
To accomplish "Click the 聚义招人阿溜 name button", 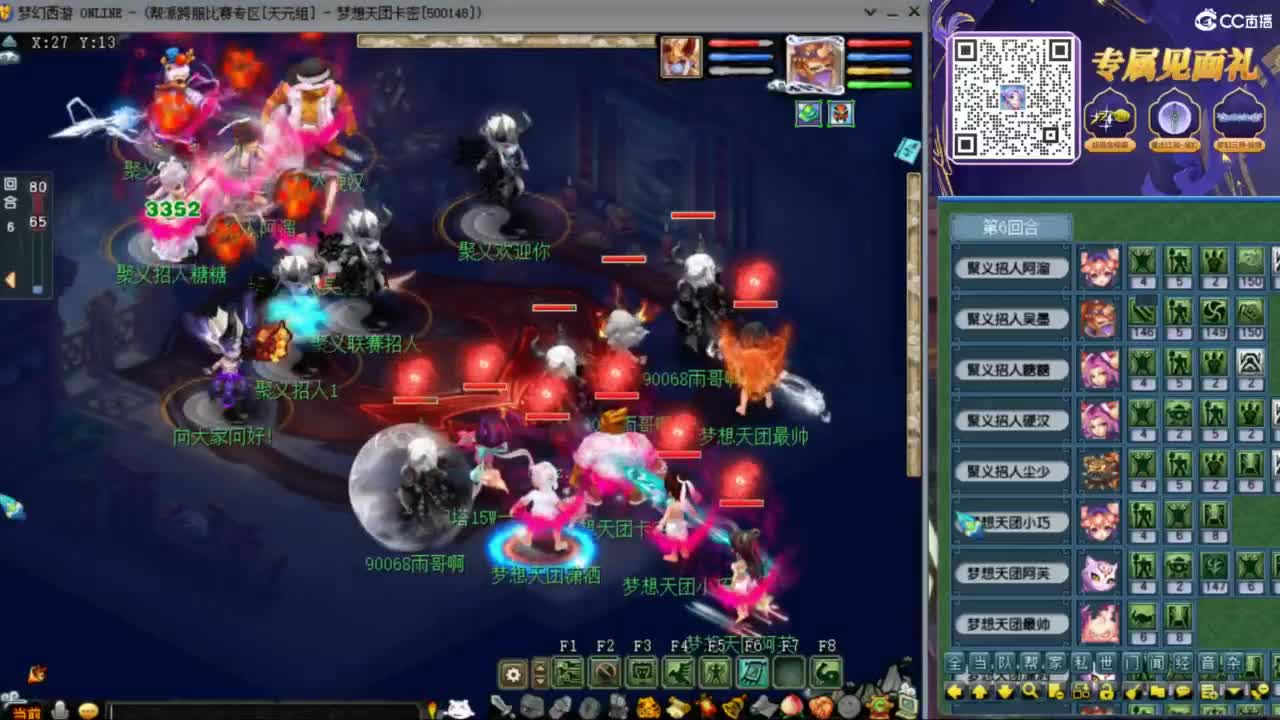I will [x=1013, y=268].
